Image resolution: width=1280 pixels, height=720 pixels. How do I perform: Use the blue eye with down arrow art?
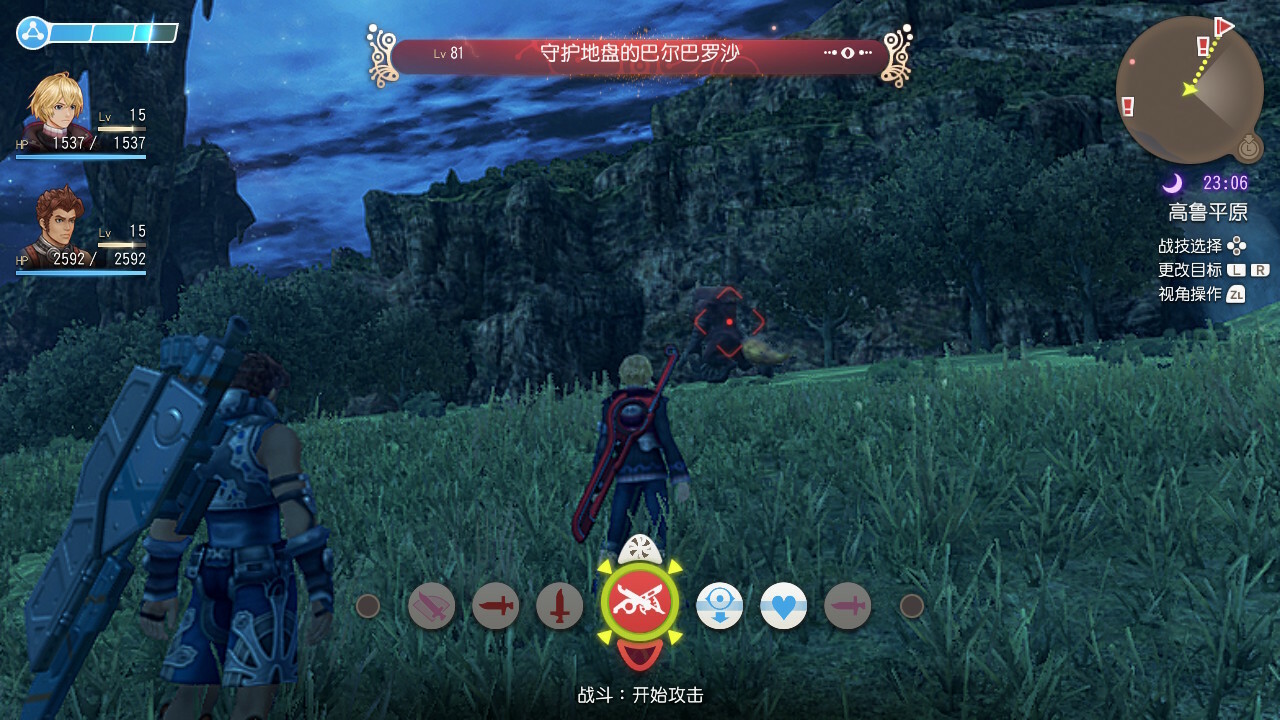tap(719, 606)
